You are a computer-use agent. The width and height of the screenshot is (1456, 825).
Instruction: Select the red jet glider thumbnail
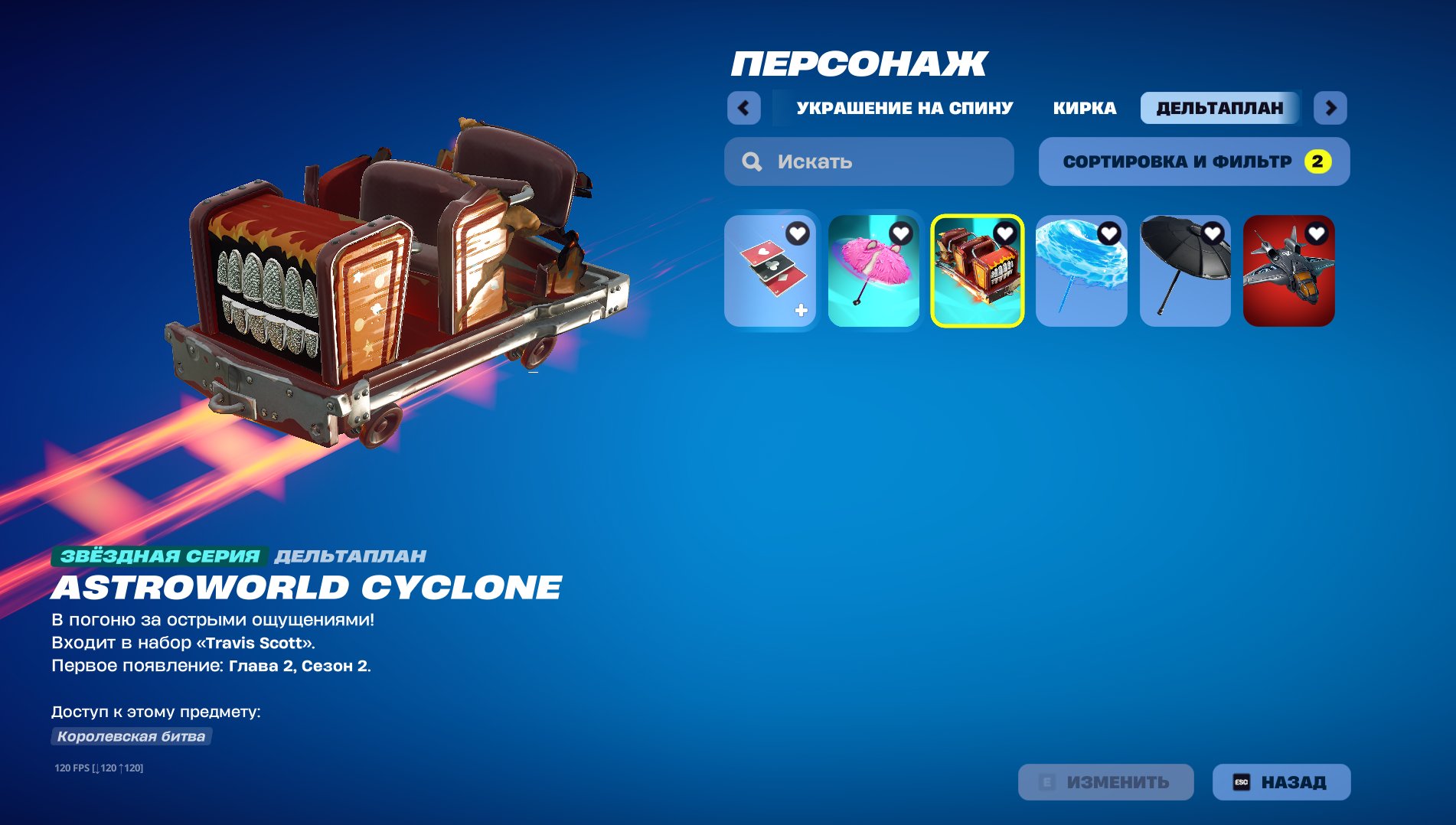coord(1288,272)
